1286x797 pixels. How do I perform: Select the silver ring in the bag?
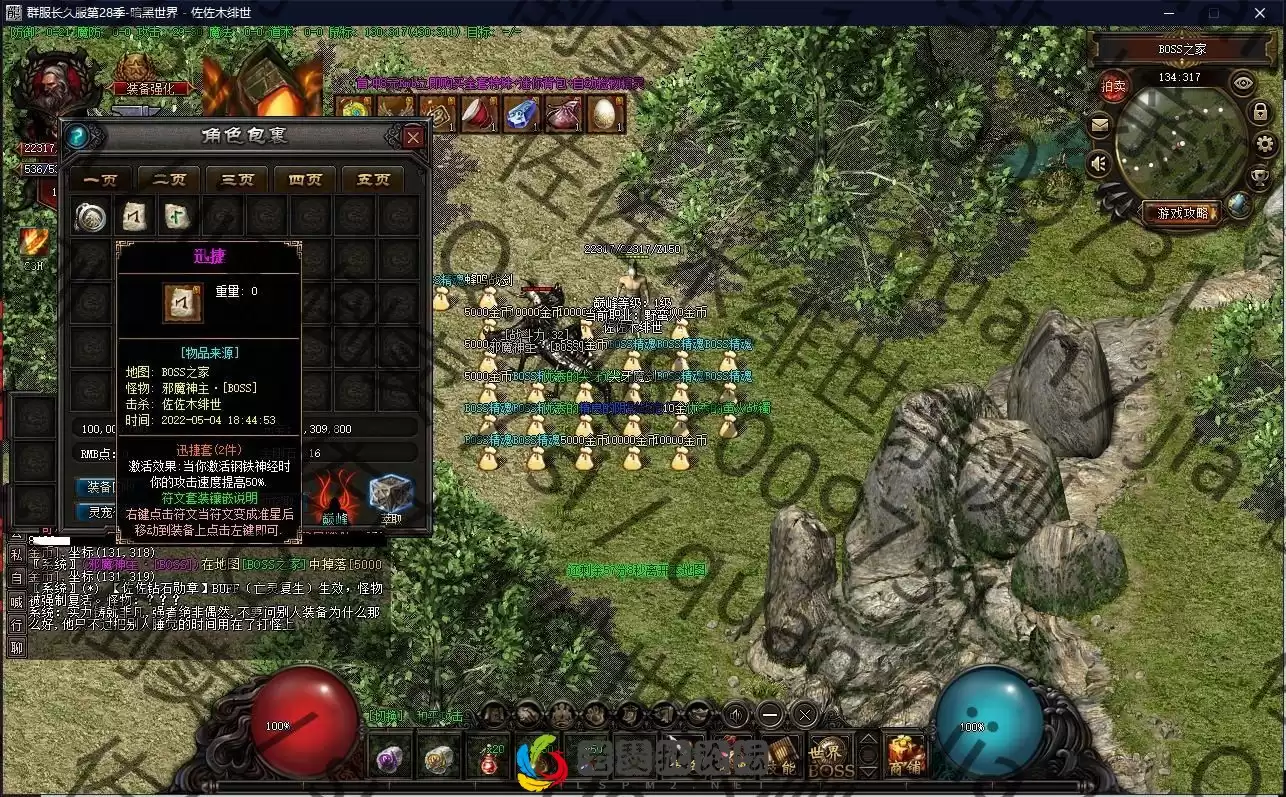91,216
